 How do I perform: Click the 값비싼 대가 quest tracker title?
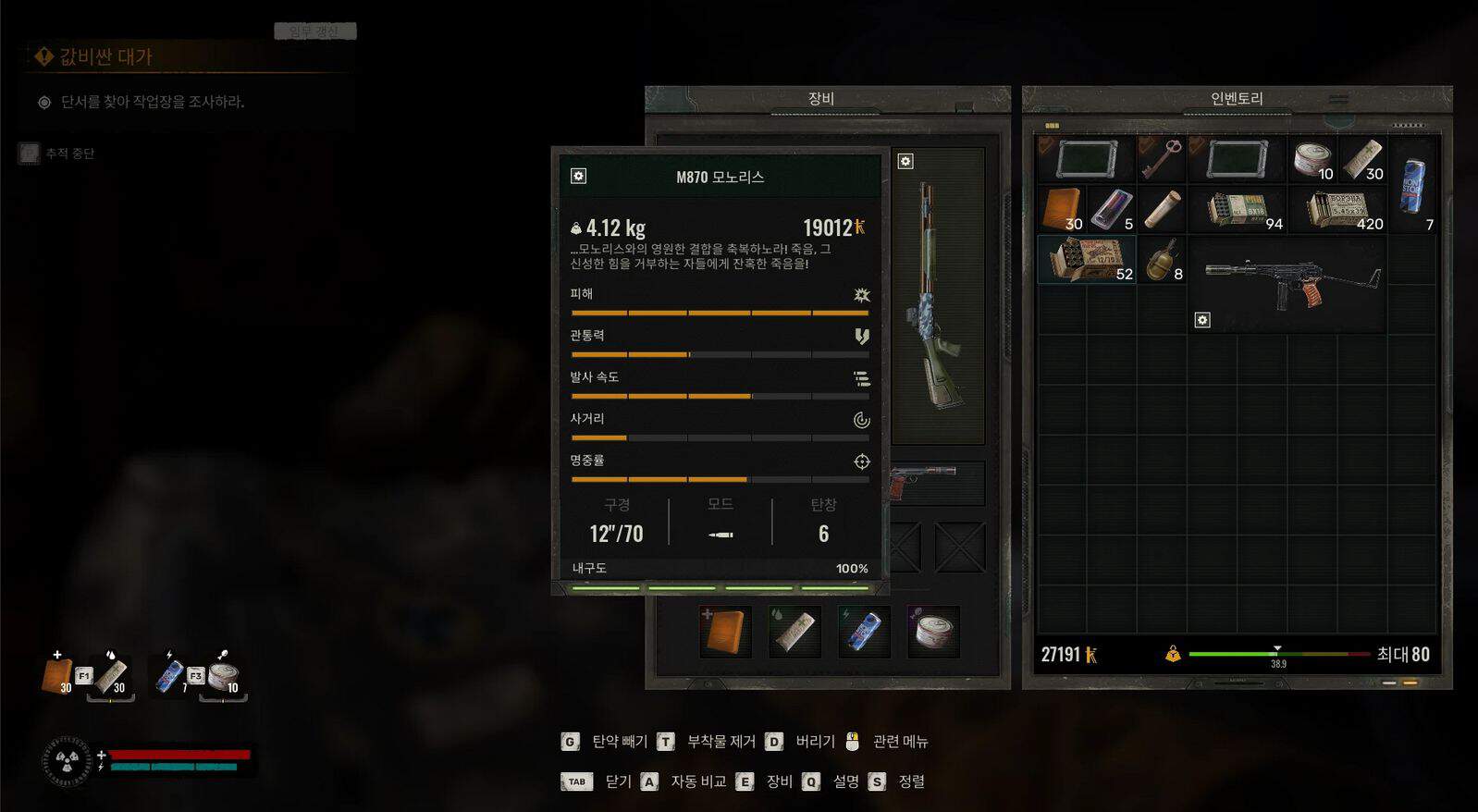coord(105,57)
